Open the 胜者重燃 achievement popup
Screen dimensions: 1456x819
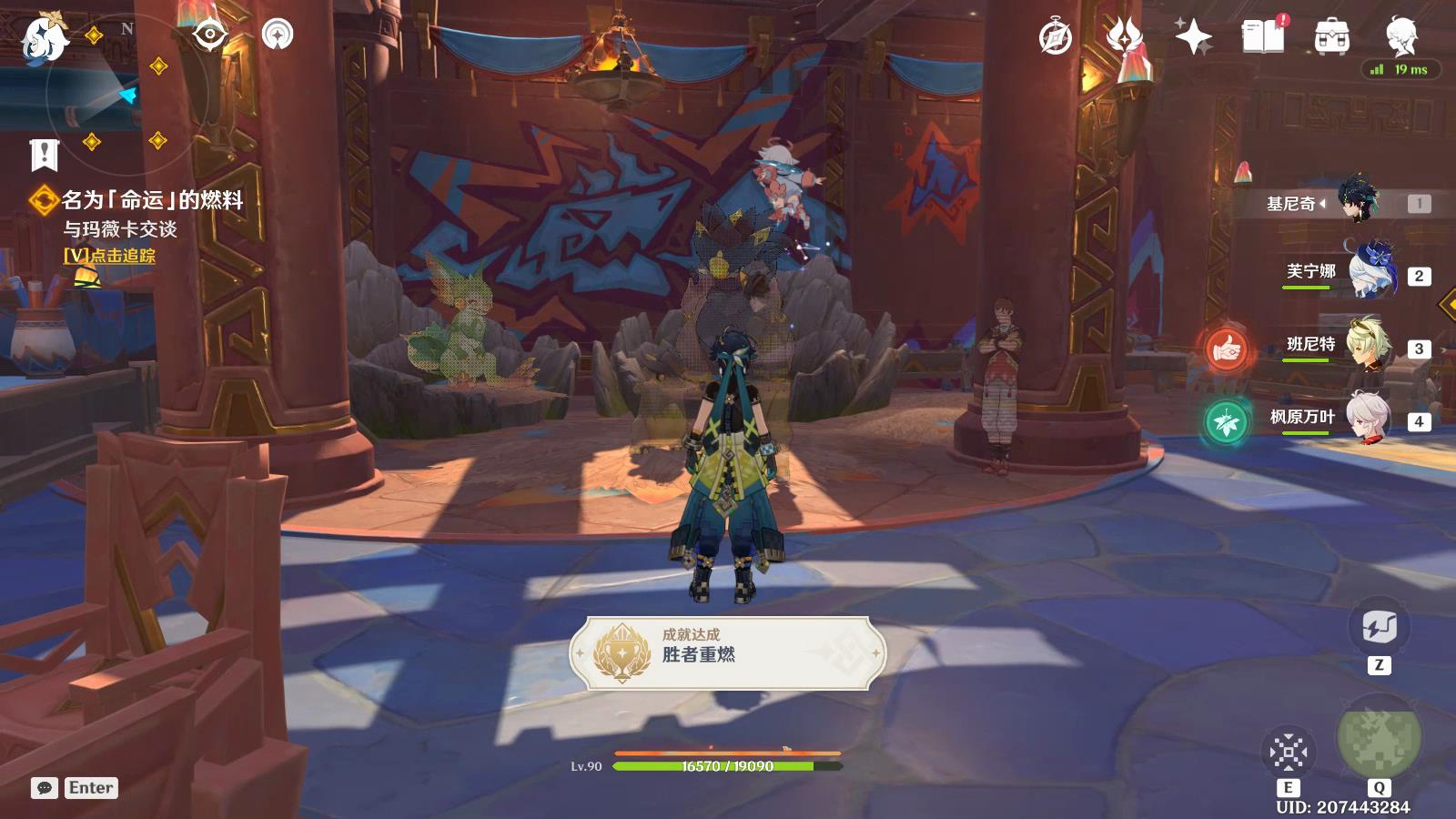click(x=728, y=652)
